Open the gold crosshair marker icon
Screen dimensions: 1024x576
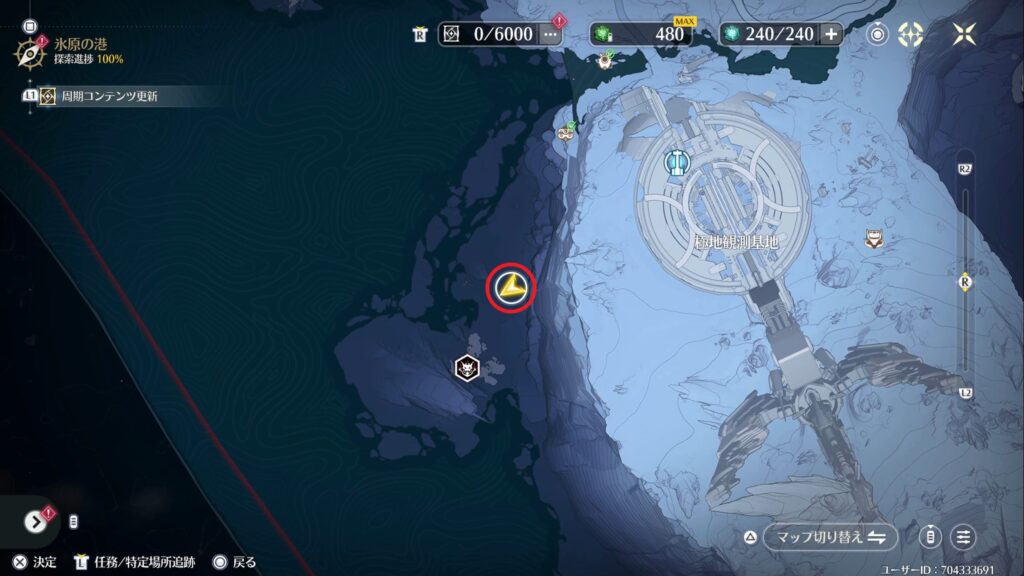pos(910,34)
